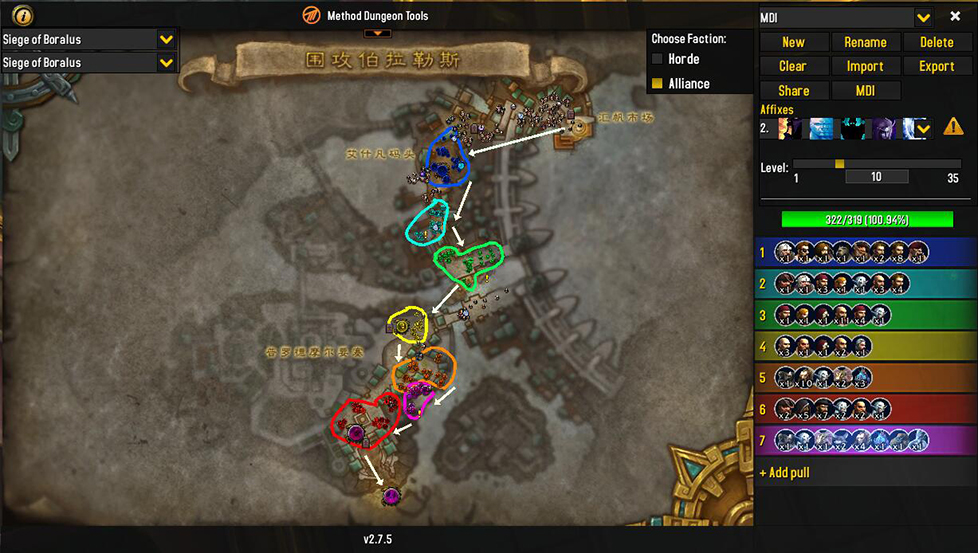Toggle the MDI mode button
The width and height of the screenshot is (978, 553).
tap(865, 91)
